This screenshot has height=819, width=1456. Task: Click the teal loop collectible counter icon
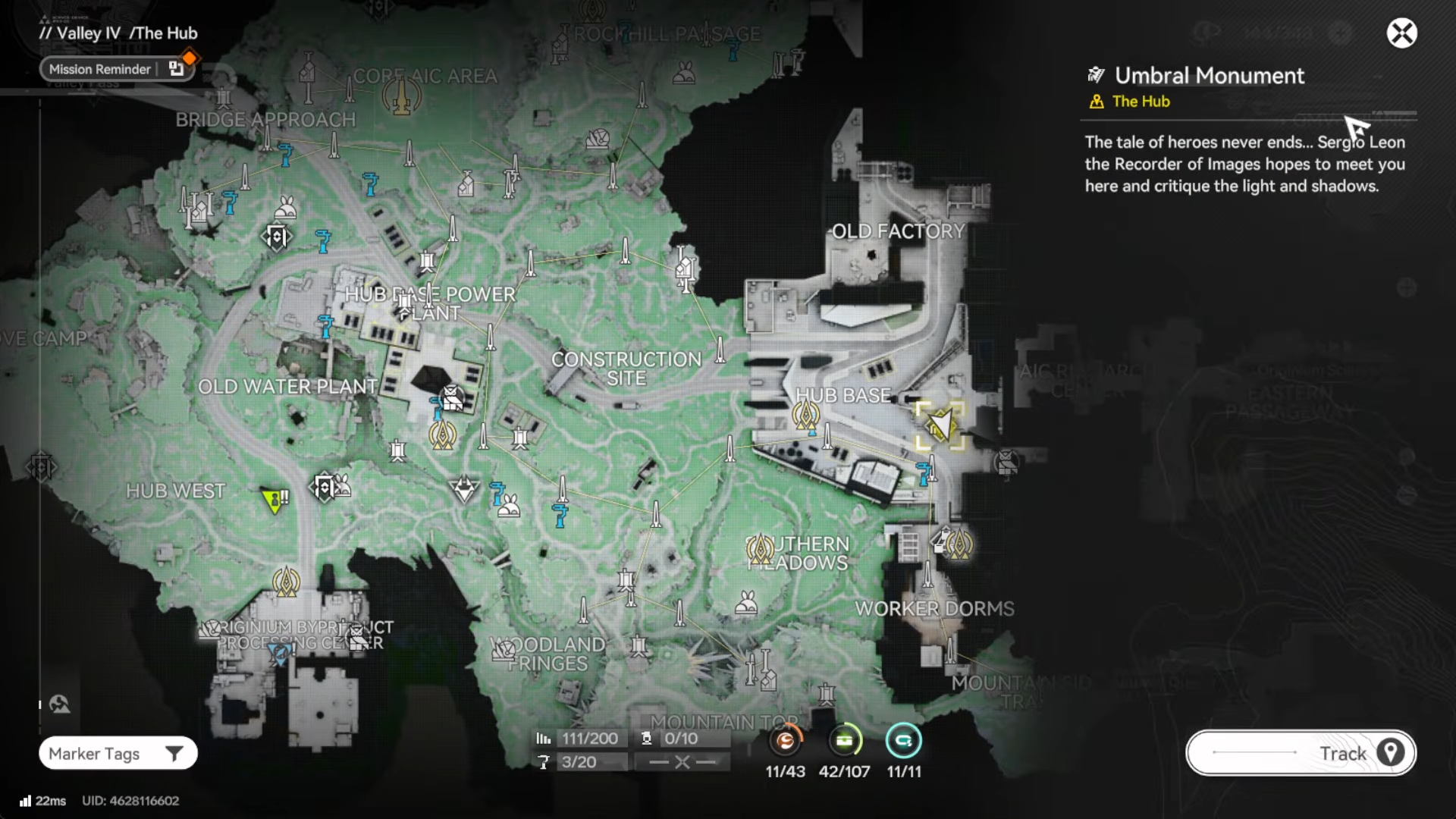click(903, 741)
